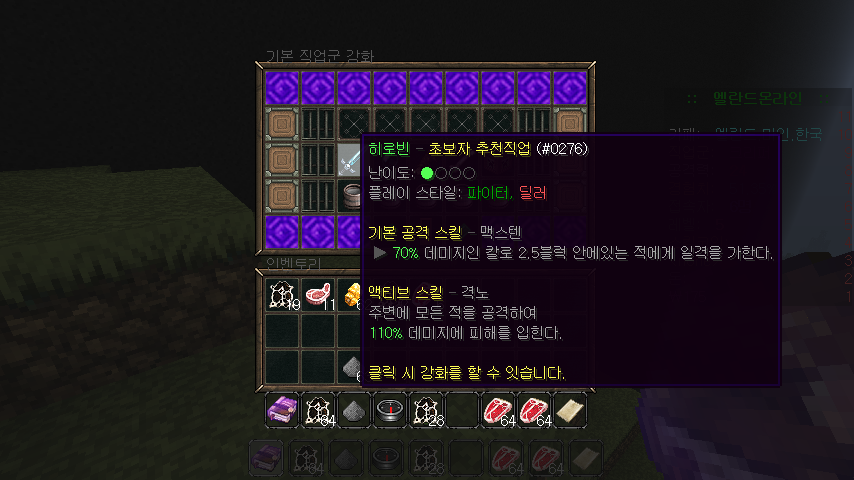Pick up the cobweb stack of 19
Viewport: 854px width, 480px height.
[x=282, y=296]
